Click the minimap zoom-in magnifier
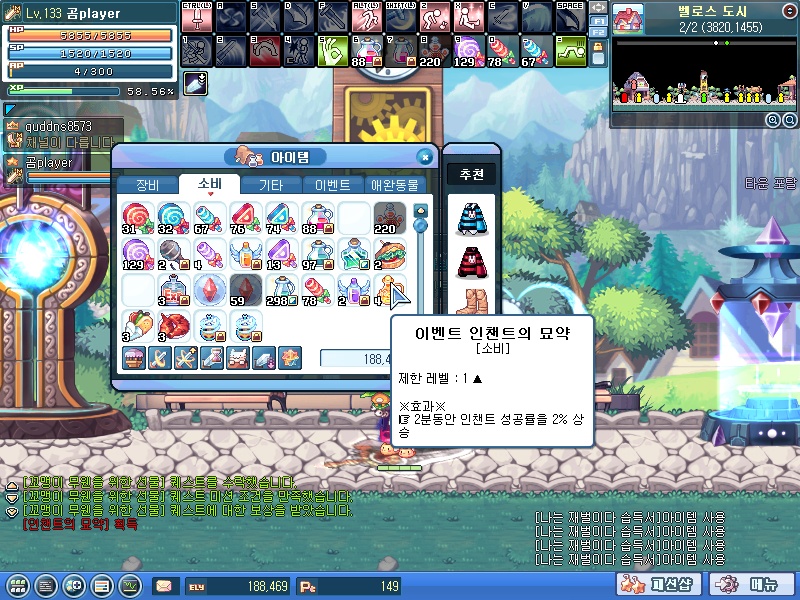The image size is (800, 600). pos(773,120)
